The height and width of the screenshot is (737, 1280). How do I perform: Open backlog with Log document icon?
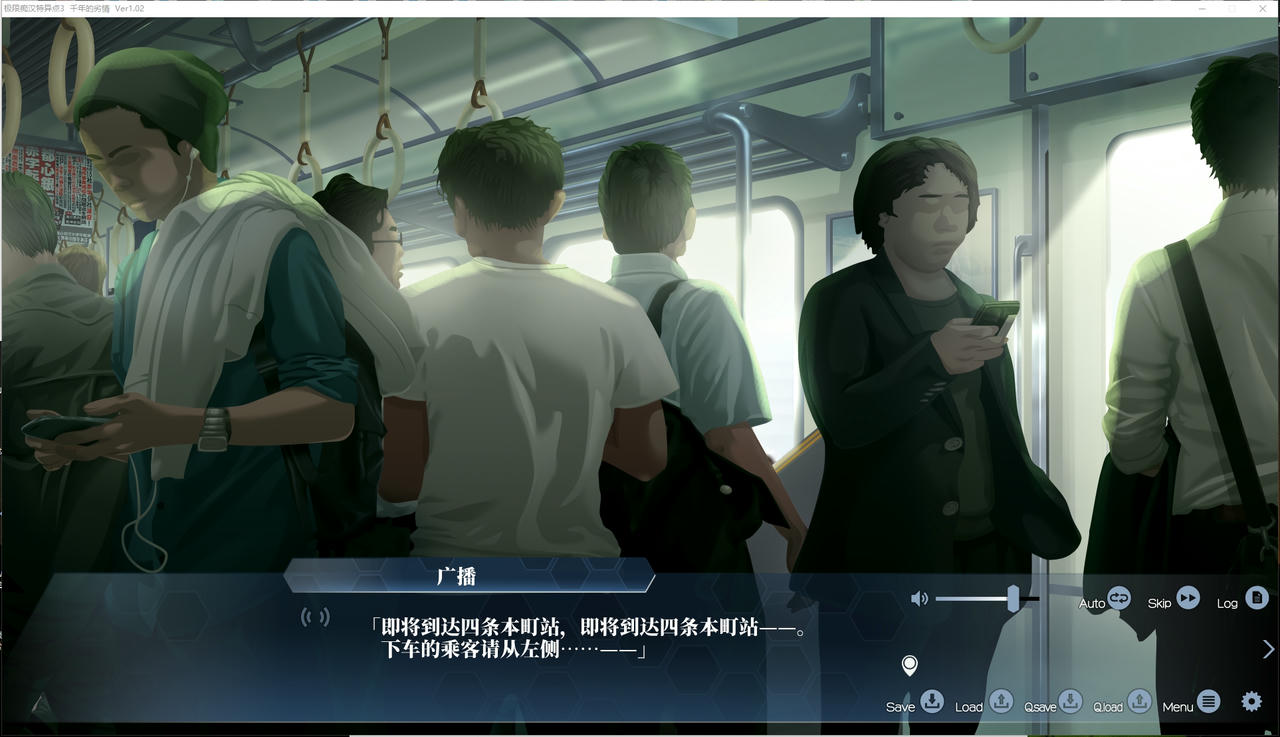(x=1254, y=600)
